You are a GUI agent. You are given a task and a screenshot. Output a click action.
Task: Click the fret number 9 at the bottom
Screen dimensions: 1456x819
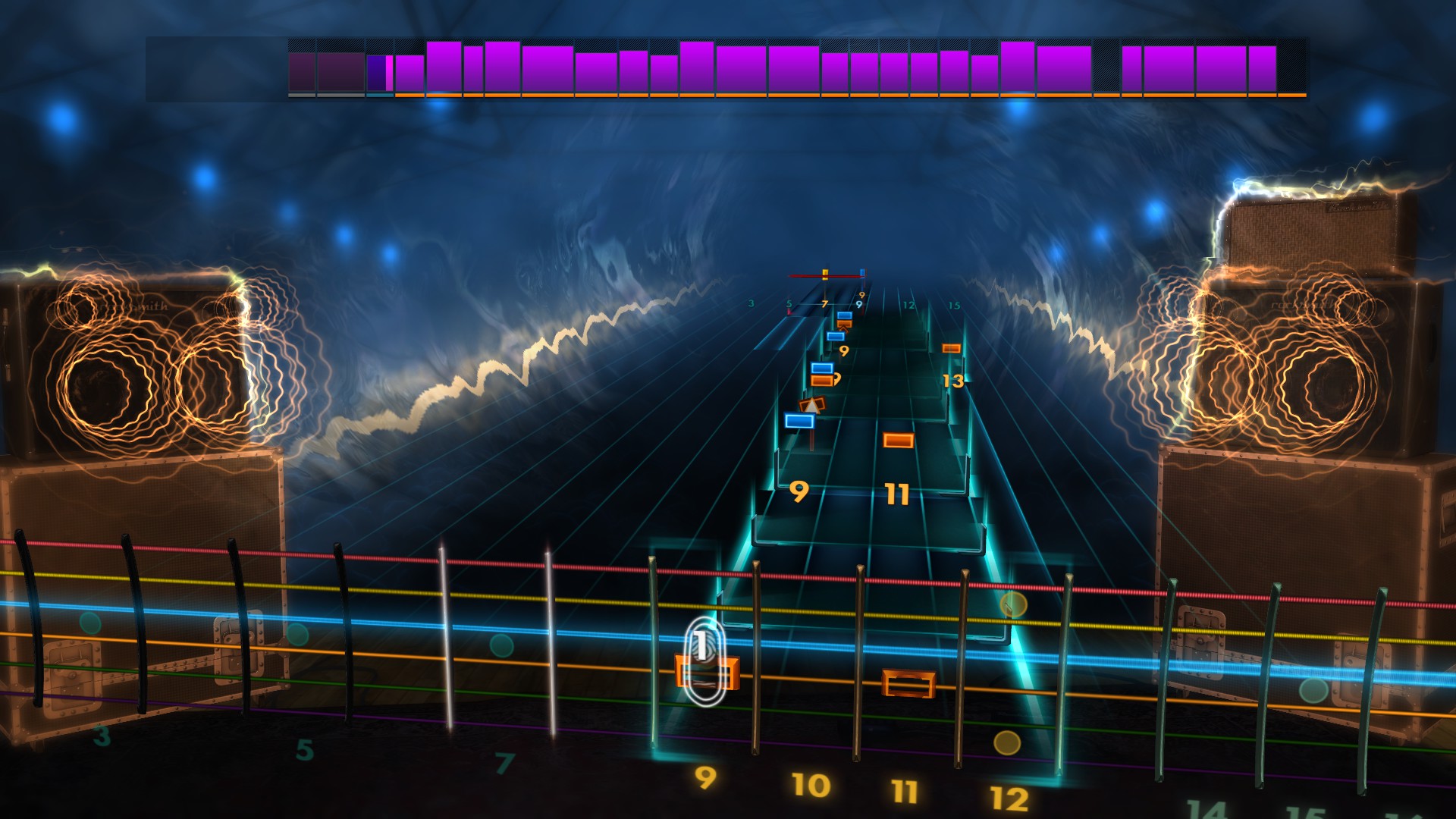705,779
